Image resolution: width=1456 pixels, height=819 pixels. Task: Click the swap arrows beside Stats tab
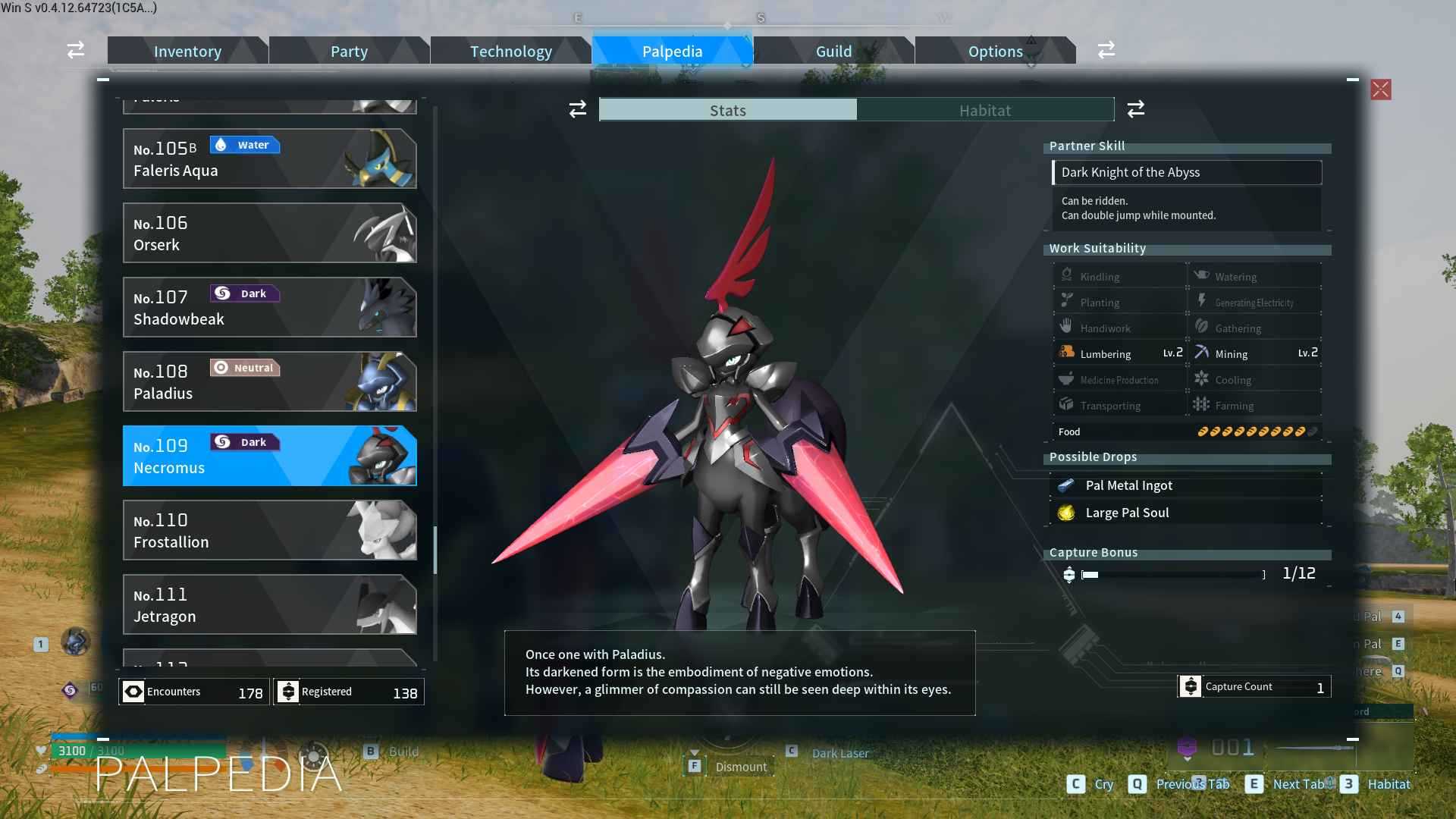[577, 109]
